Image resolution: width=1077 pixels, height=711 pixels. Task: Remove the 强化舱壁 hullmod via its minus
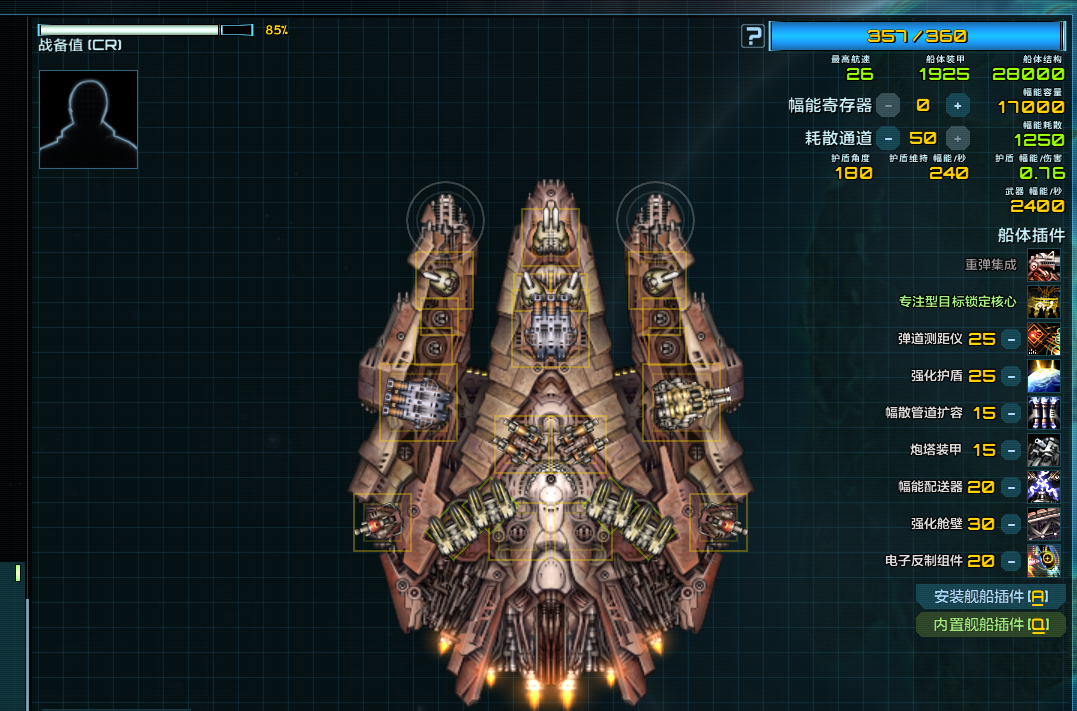pos(1011,524)
